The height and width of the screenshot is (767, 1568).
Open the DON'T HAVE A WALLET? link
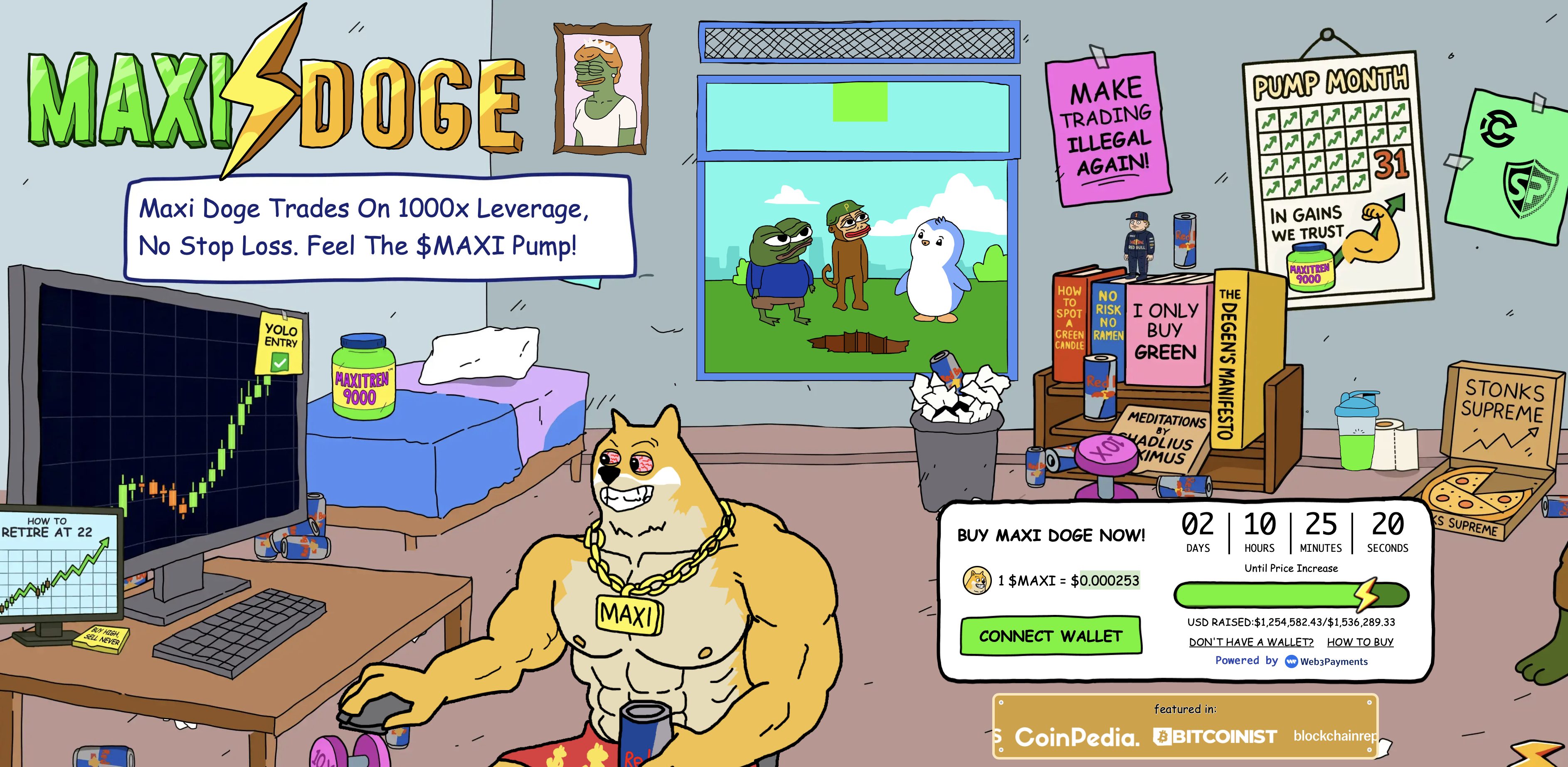(1252, 642)
